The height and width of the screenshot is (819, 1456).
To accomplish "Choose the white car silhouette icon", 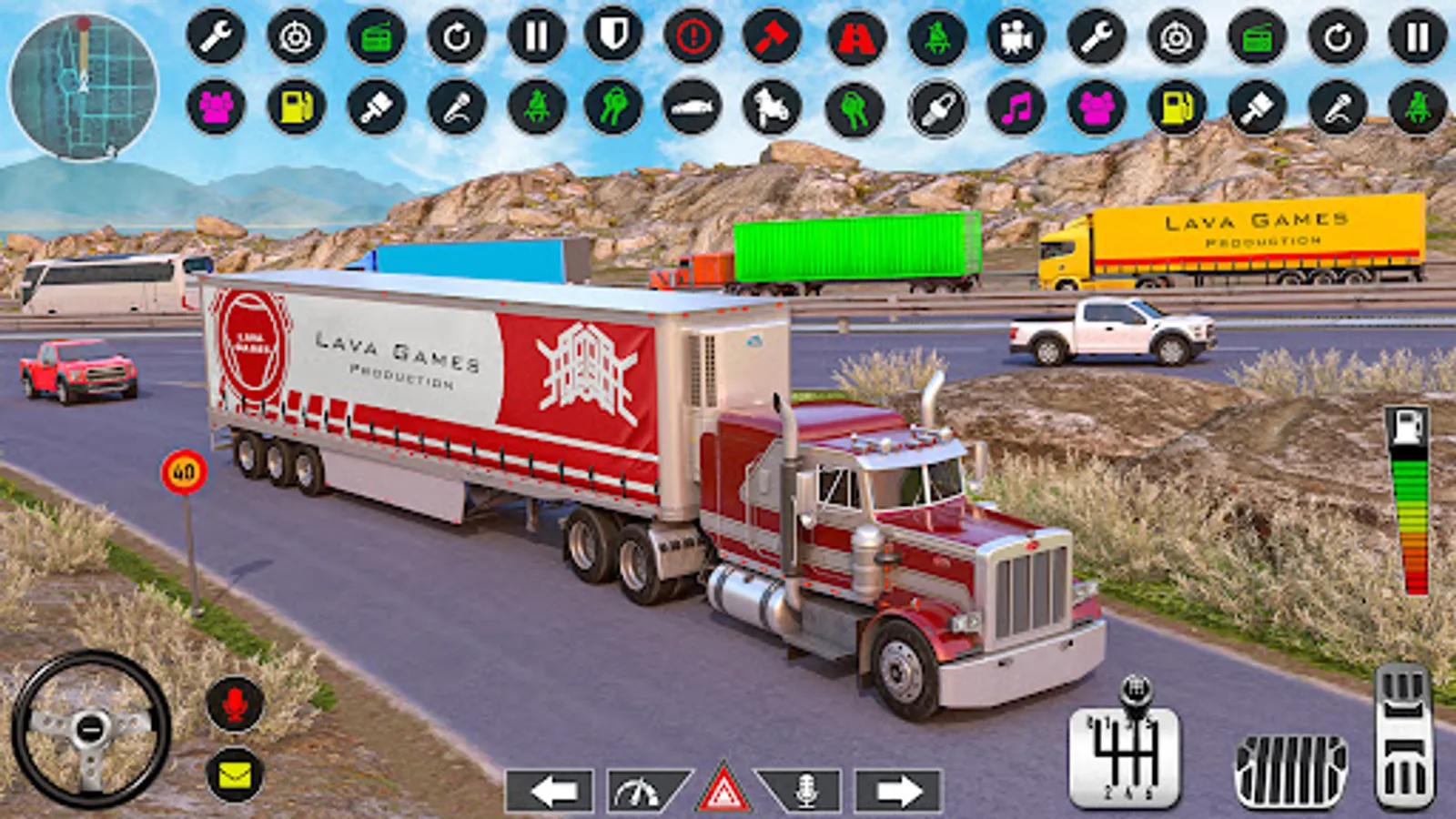I will pos(693,107).
